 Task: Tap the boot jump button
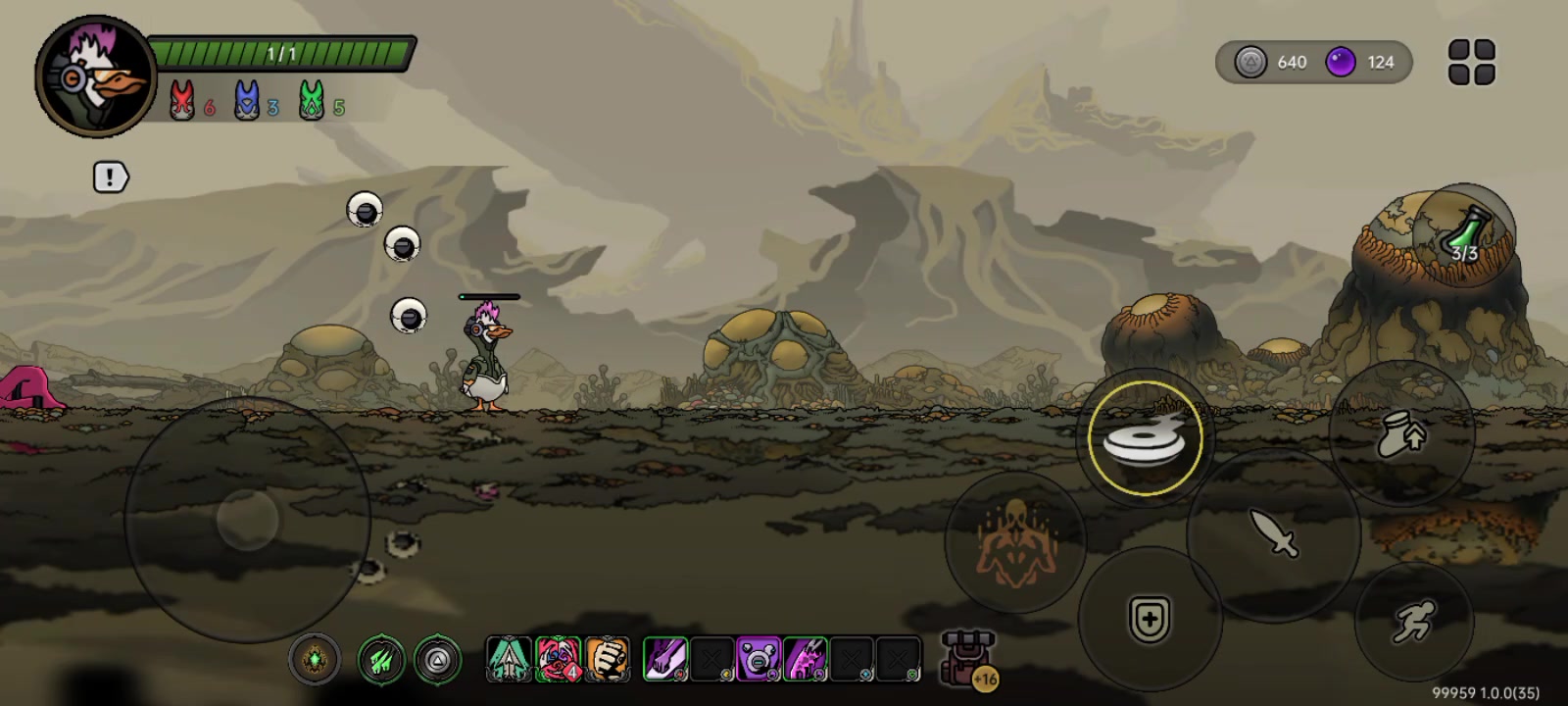pos(1401,433)
